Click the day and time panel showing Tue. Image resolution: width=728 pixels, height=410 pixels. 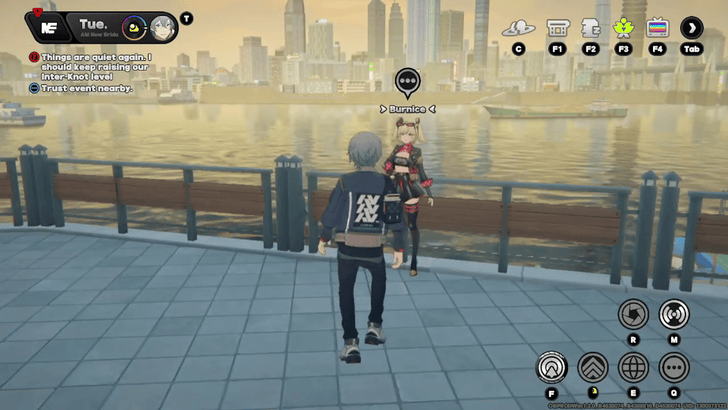point(96,26)
